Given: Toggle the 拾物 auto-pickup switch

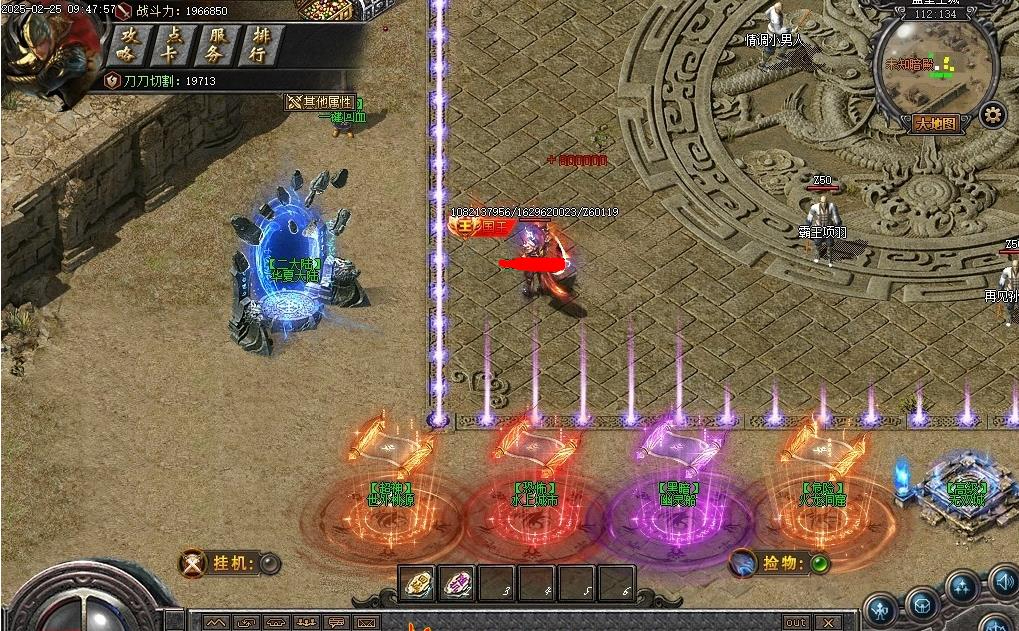Looking at the screenshot, I should [820, 564].
